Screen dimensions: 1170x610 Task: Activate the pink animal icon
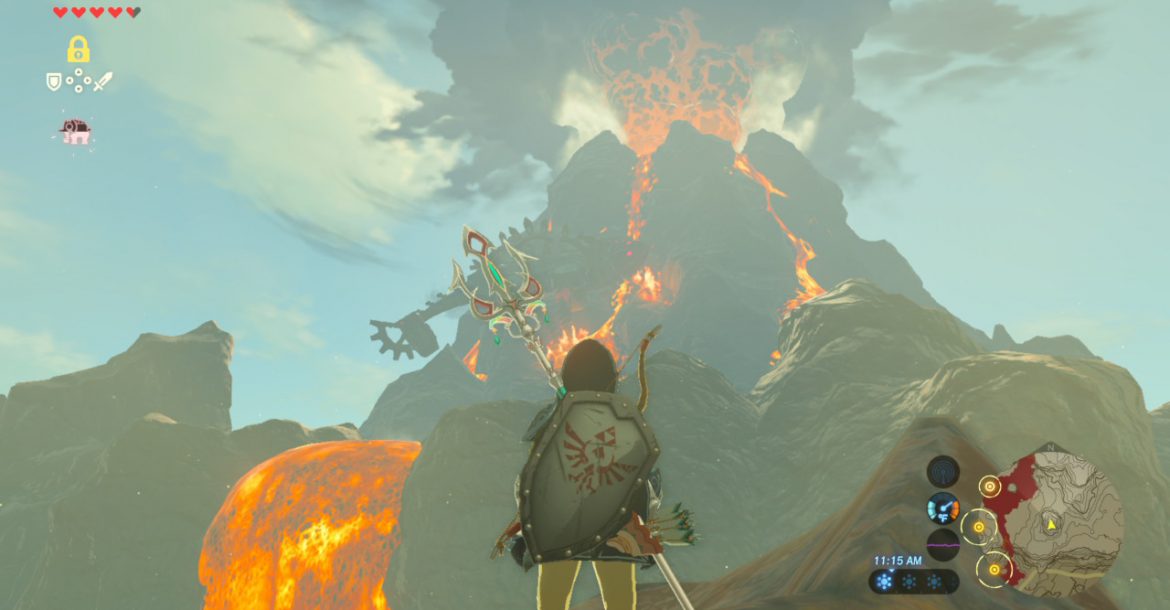[x=76, y=132]
